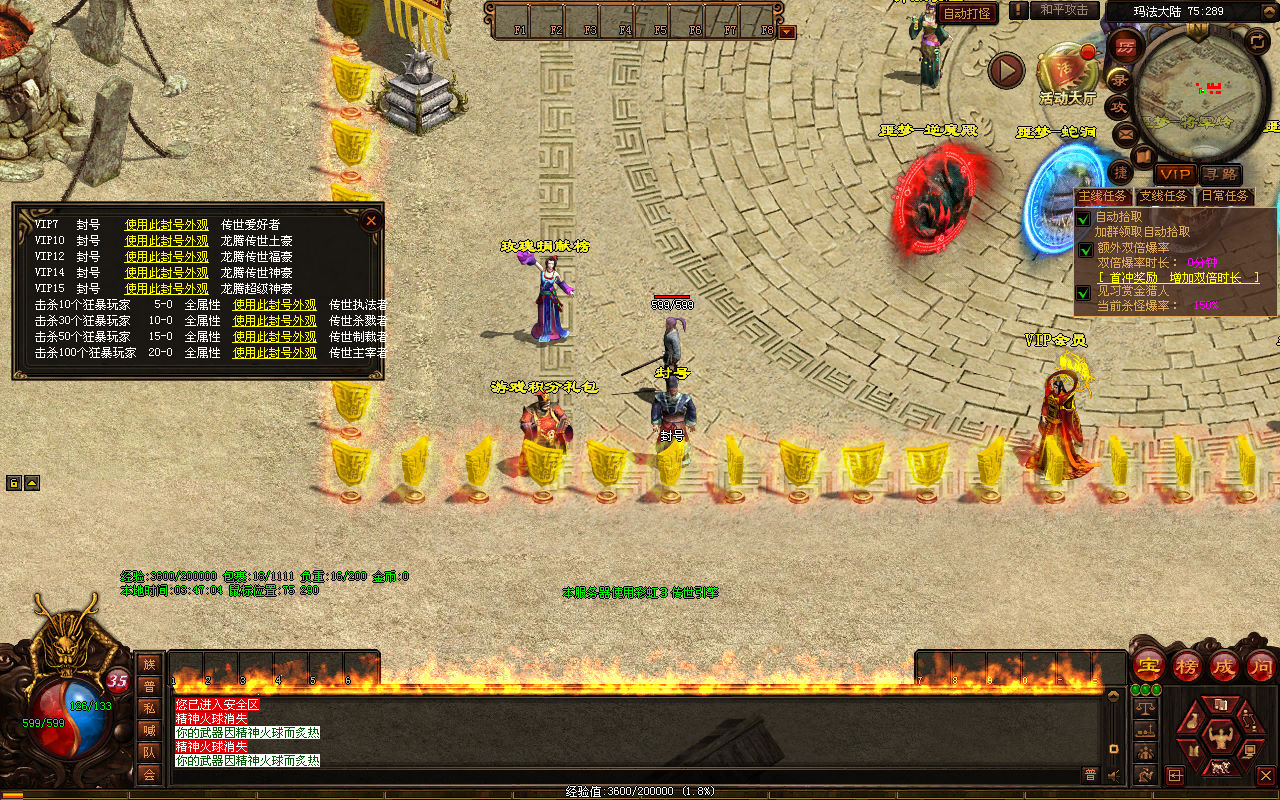The image size is (1280, 800).
Task: Open the 榜 ranking orb
Action: click(x=1187, y=666)
